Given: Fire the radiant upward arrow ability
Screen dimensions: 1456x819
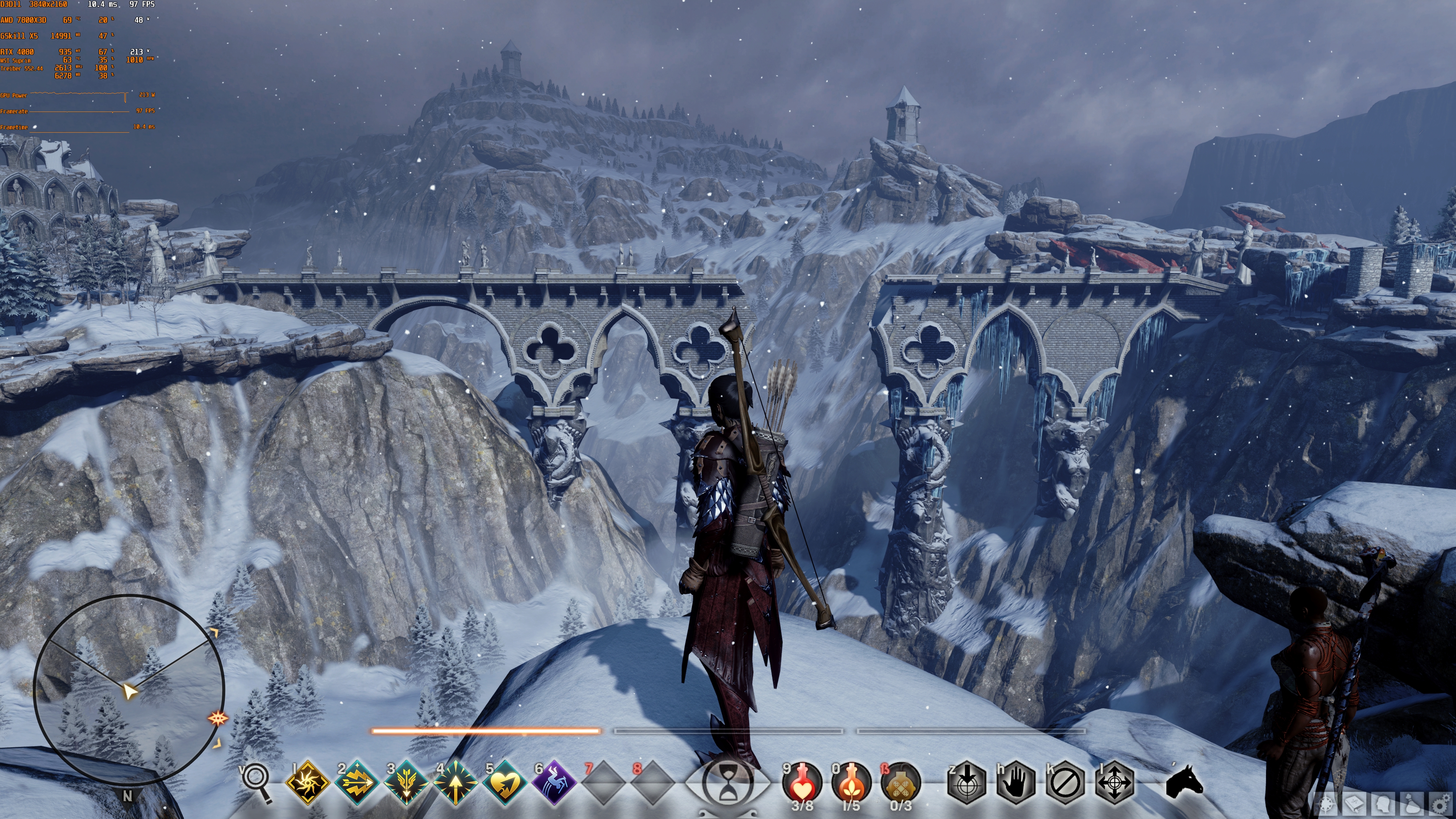Looking at the screenshot, I should point(455,783).
